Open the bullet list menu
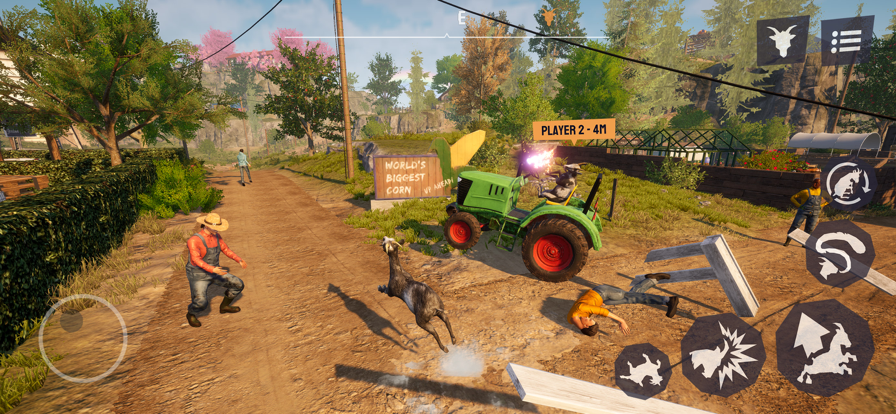This screenshot has width=896, height=414. tap(846, 41)
